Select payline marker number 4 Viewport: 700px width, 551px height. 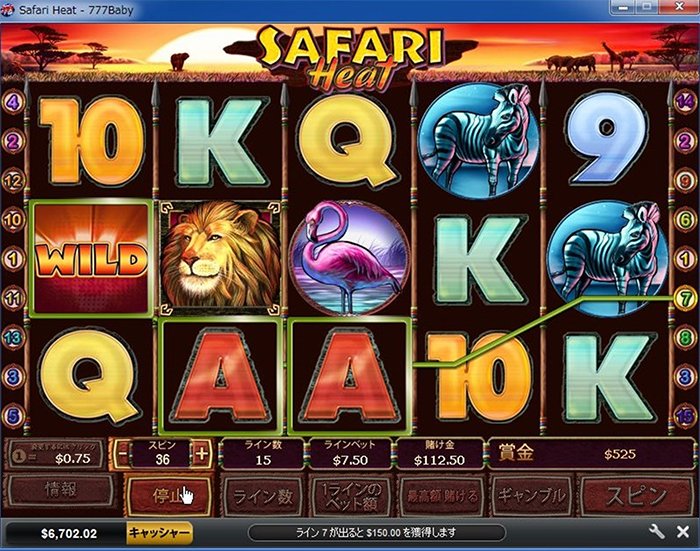coord(13,101)
